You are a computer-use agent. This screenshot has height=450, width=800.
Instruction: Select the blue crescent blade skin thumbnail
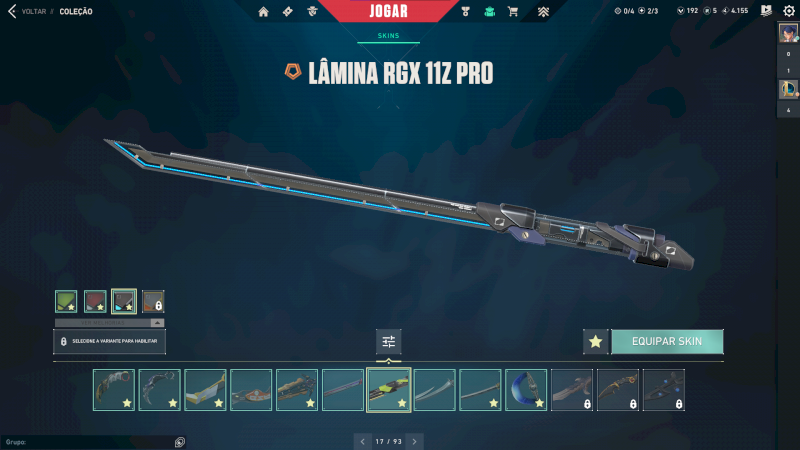[x=526, y=390]
